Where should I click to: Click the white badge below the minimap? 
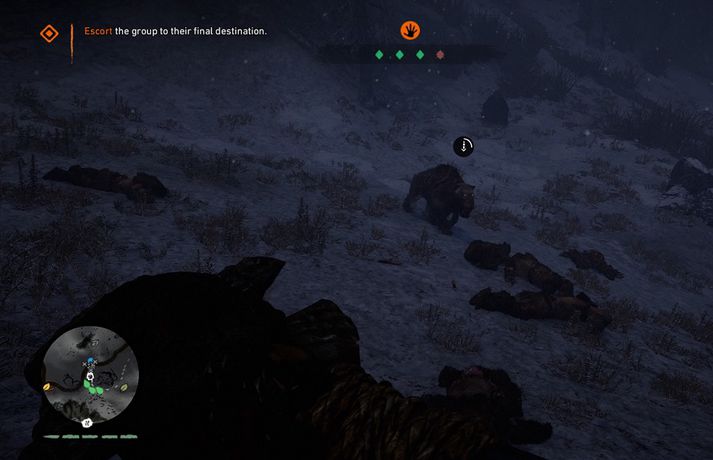pos(88,422)
